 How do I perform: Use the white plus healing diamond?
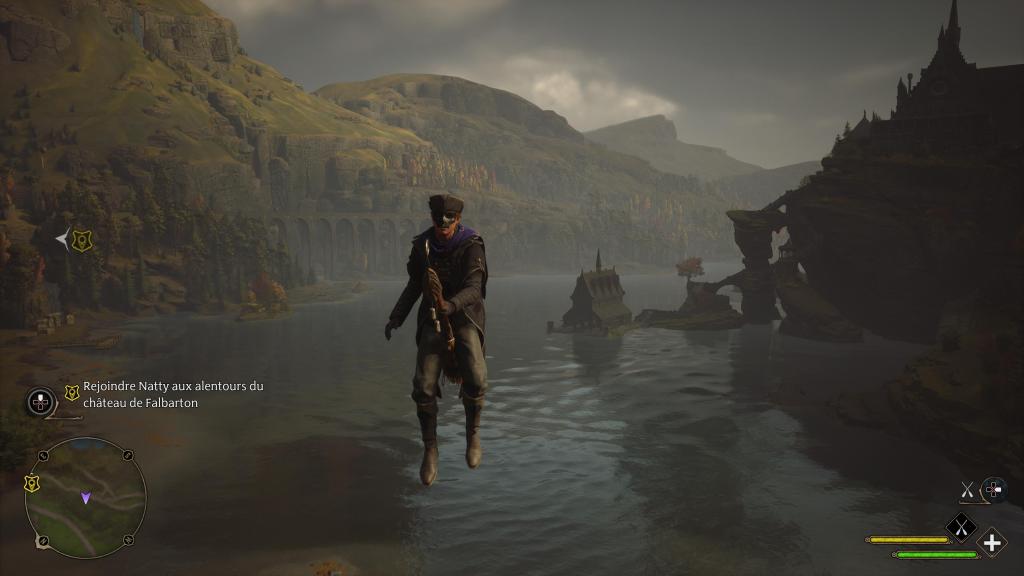[x=991, y=543]
